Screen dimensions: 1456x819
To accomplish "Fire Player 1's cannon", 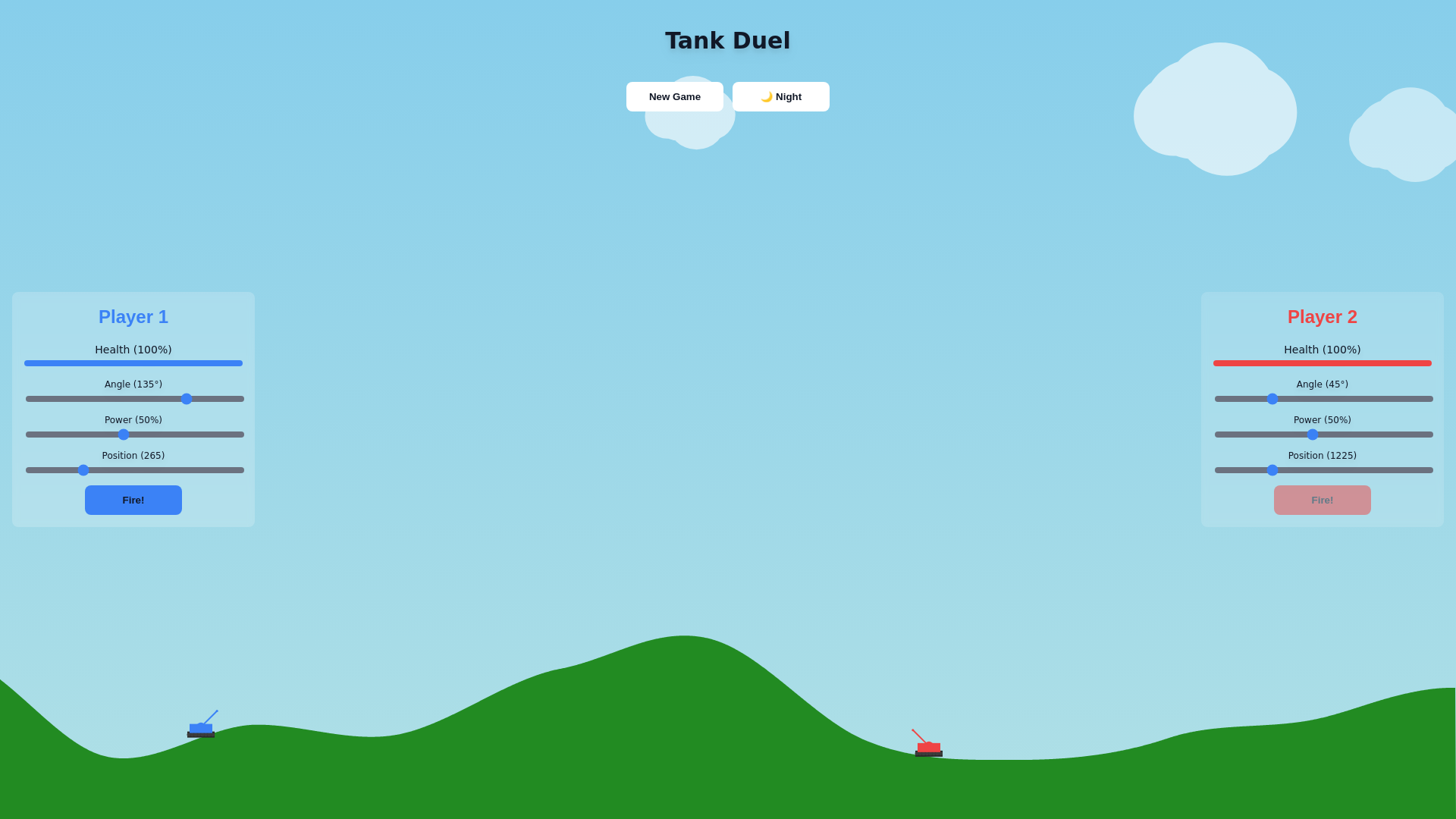I will pos(133,500).
